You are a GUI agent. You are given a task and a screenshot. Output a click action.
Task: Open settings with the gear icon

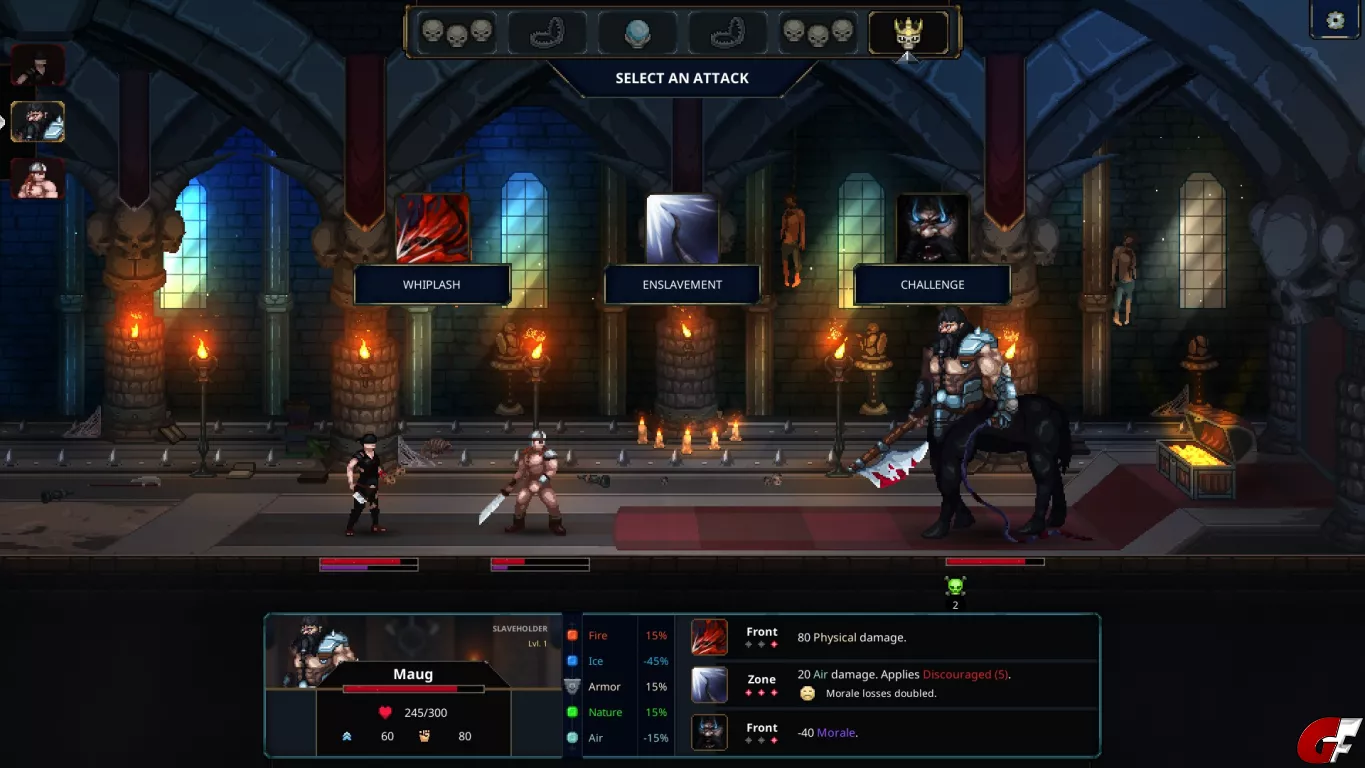click(x=1336, y=20)
